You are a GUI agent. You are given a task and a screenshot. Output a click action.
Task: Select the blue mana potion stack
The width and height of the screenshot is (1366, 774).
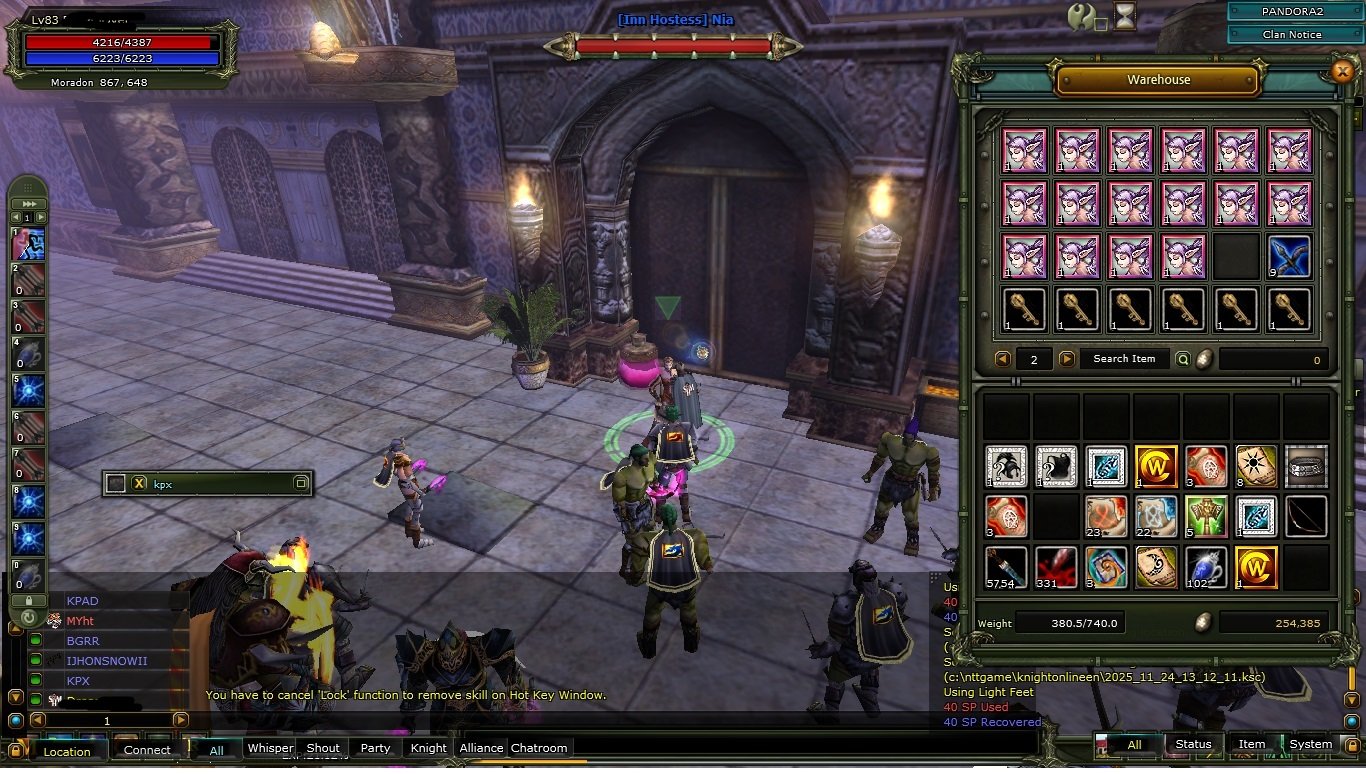pyautogui.click(x=1207, y=567)
